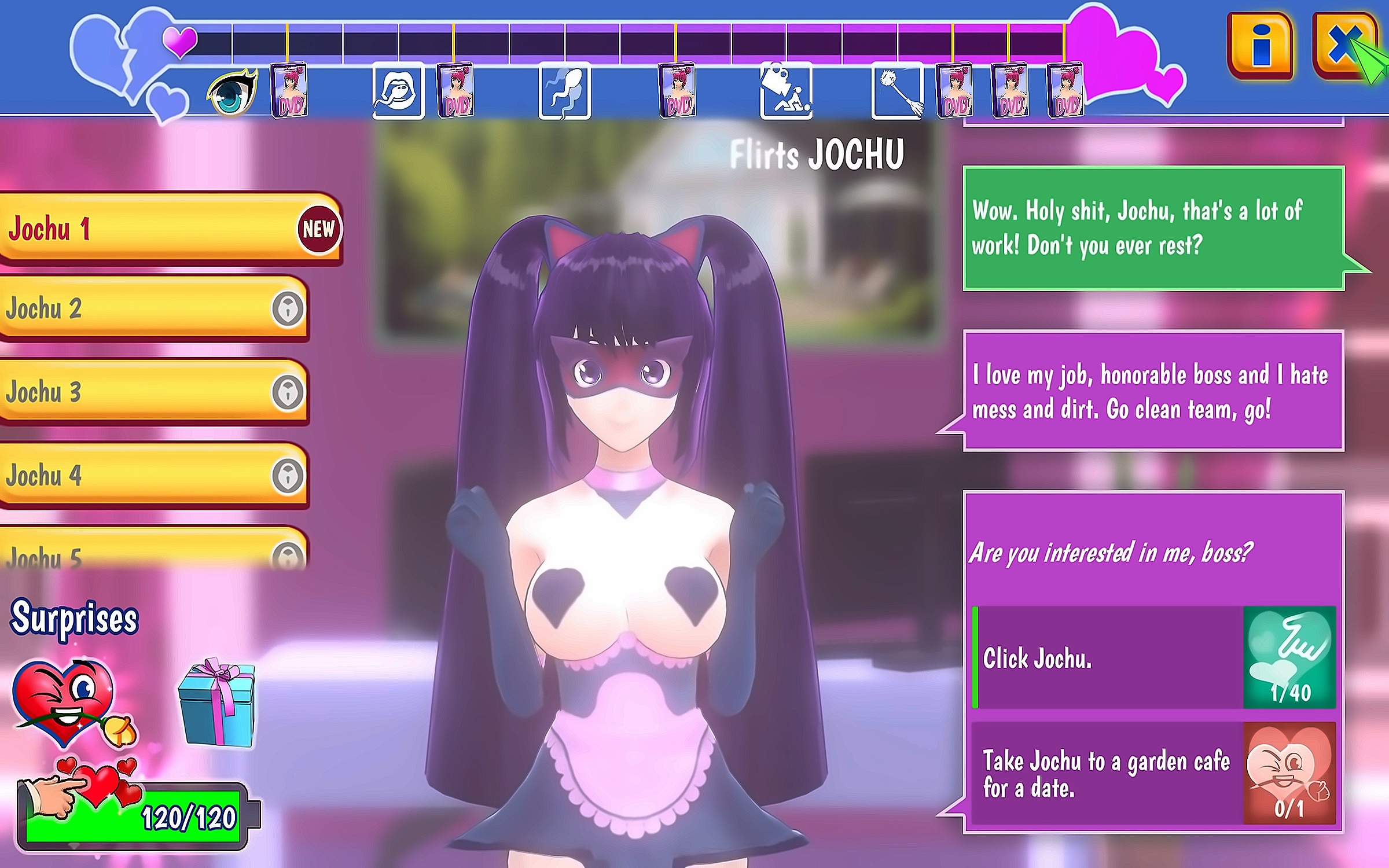Select the sperm reward icon
The width and height of the screenshot is (1389, 868).
[564, 91]
